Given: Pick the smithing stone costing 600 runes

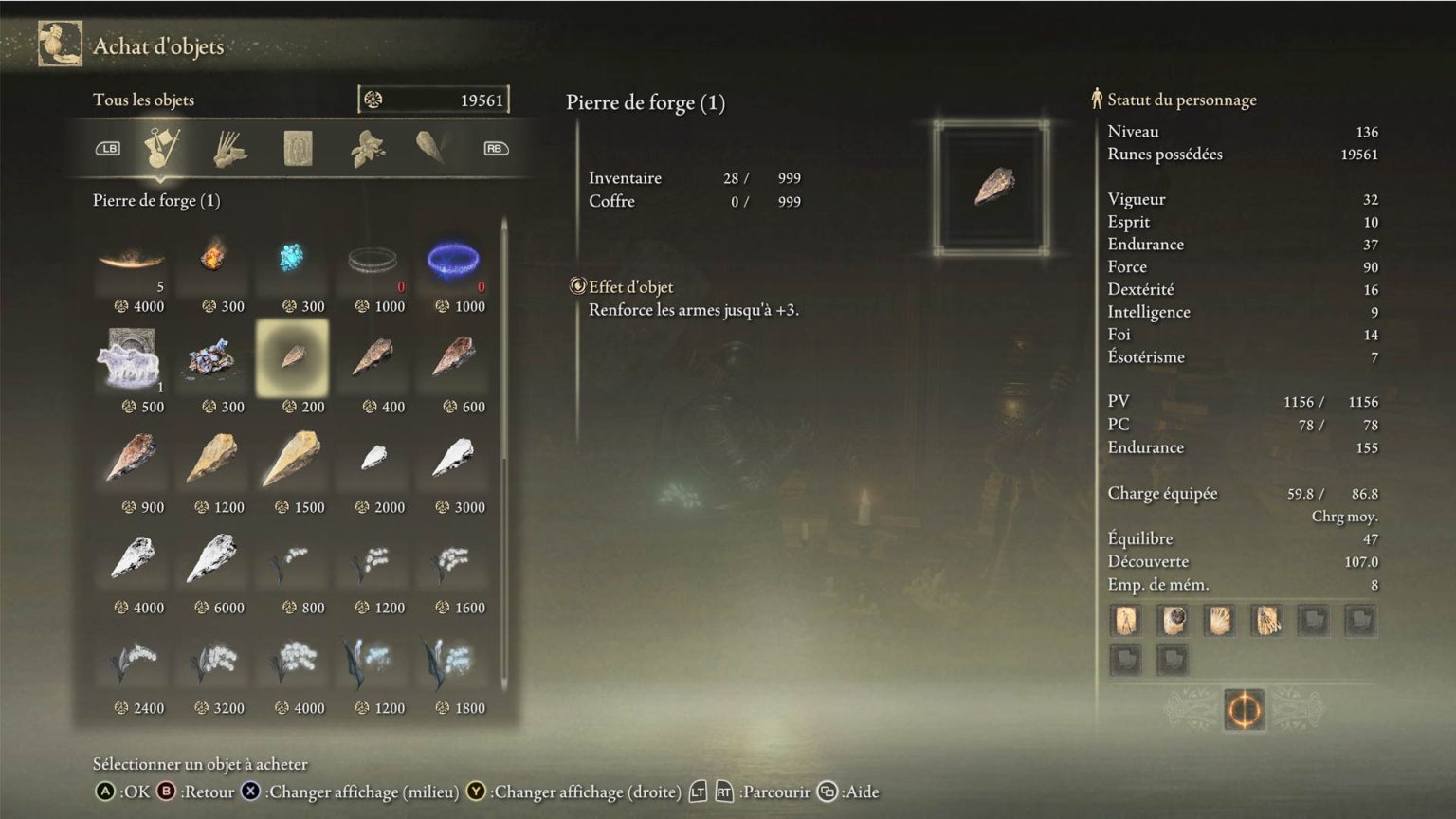Looking at the screenshot, I should [x=454, y=358].
